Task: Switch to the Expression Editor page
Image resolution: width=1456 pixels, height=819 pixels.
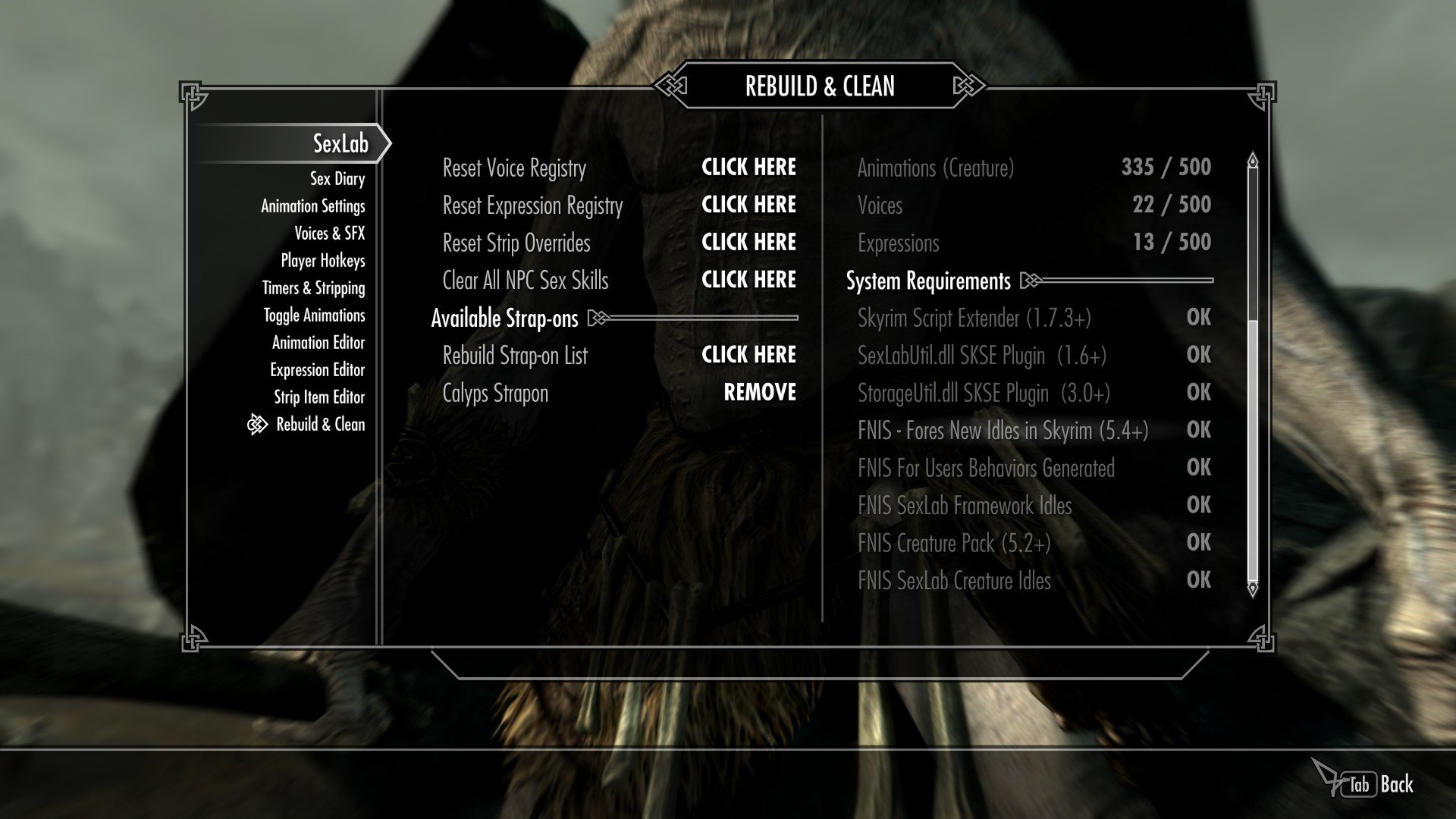Action: coord(317,370)
